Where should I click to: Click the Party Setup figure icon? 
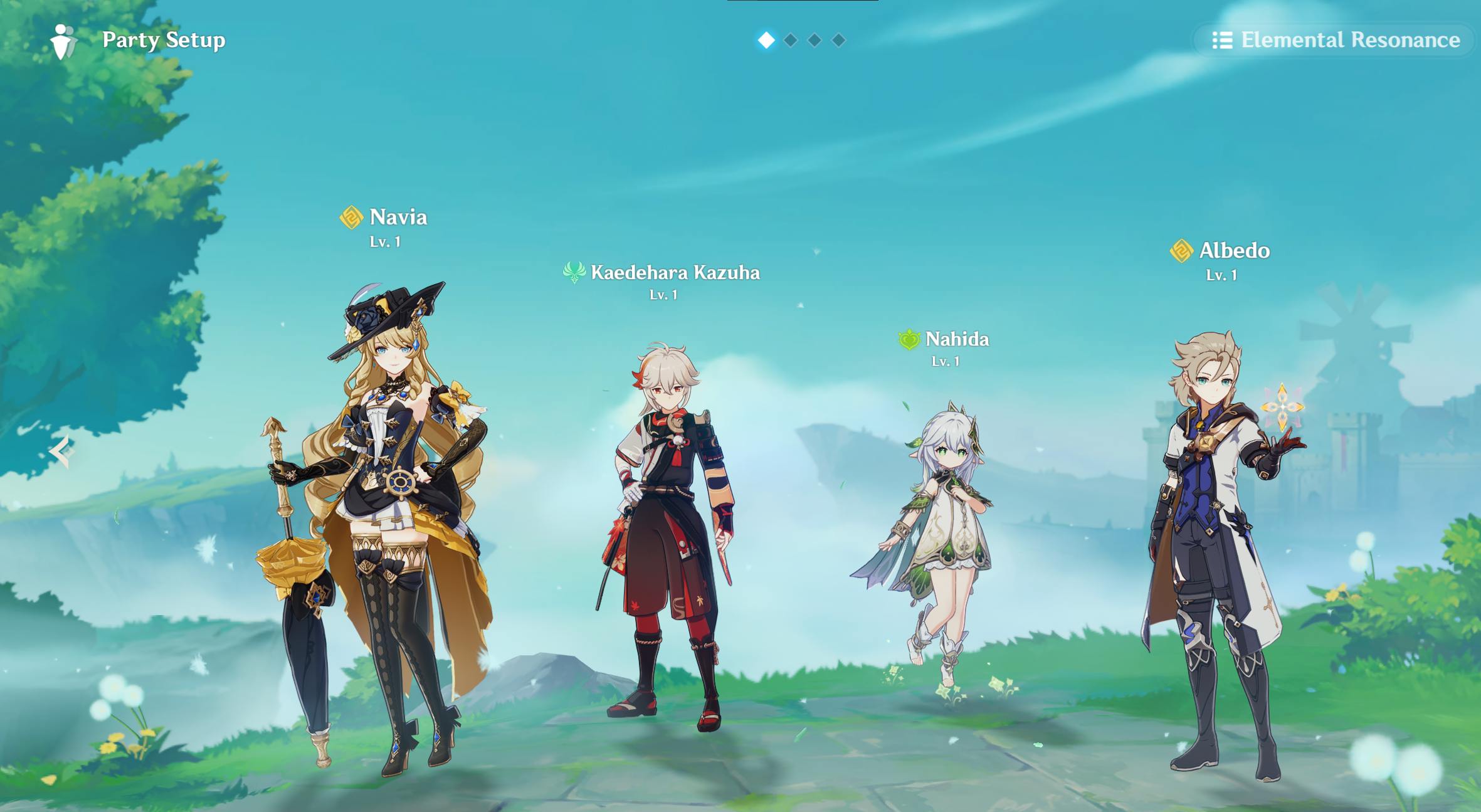63,40
